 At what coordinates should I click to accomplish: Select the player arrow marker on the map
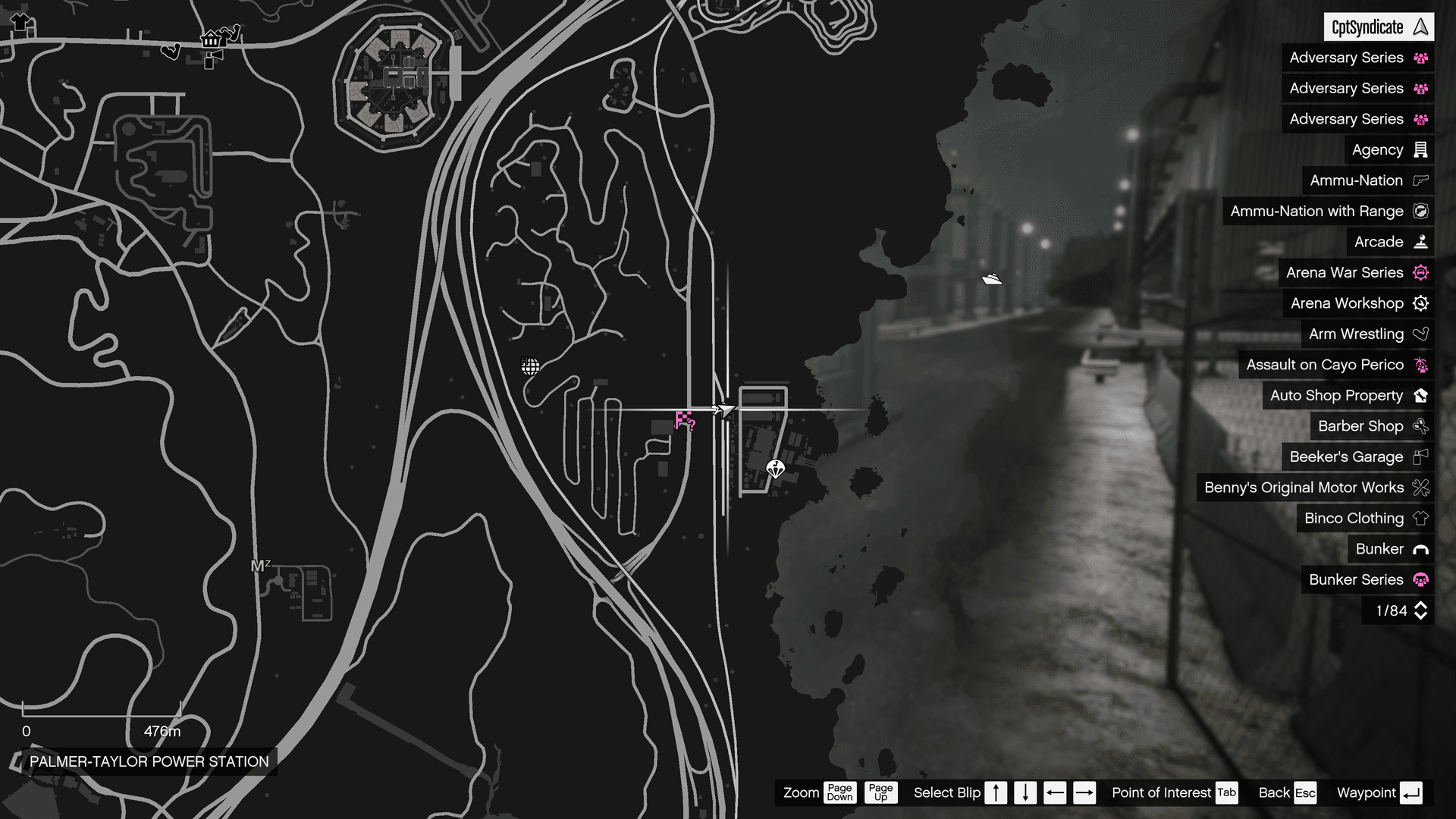tap(726, 409)
